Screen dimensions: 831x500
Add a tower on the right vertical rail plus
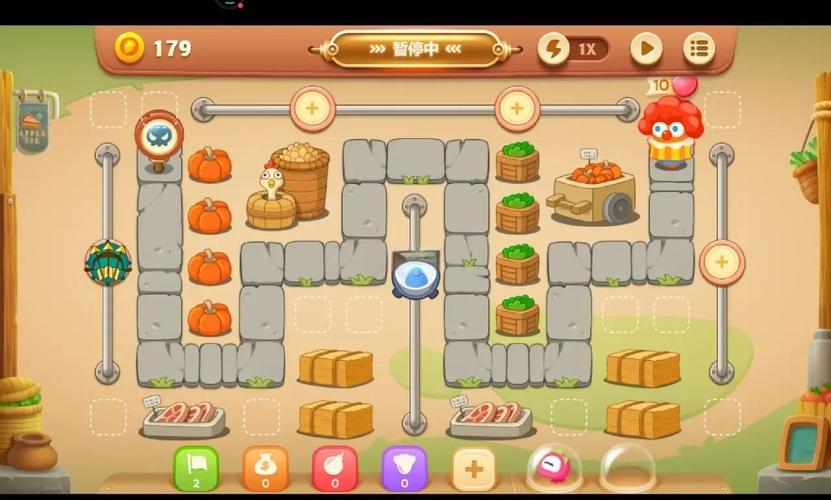(721, 263)
